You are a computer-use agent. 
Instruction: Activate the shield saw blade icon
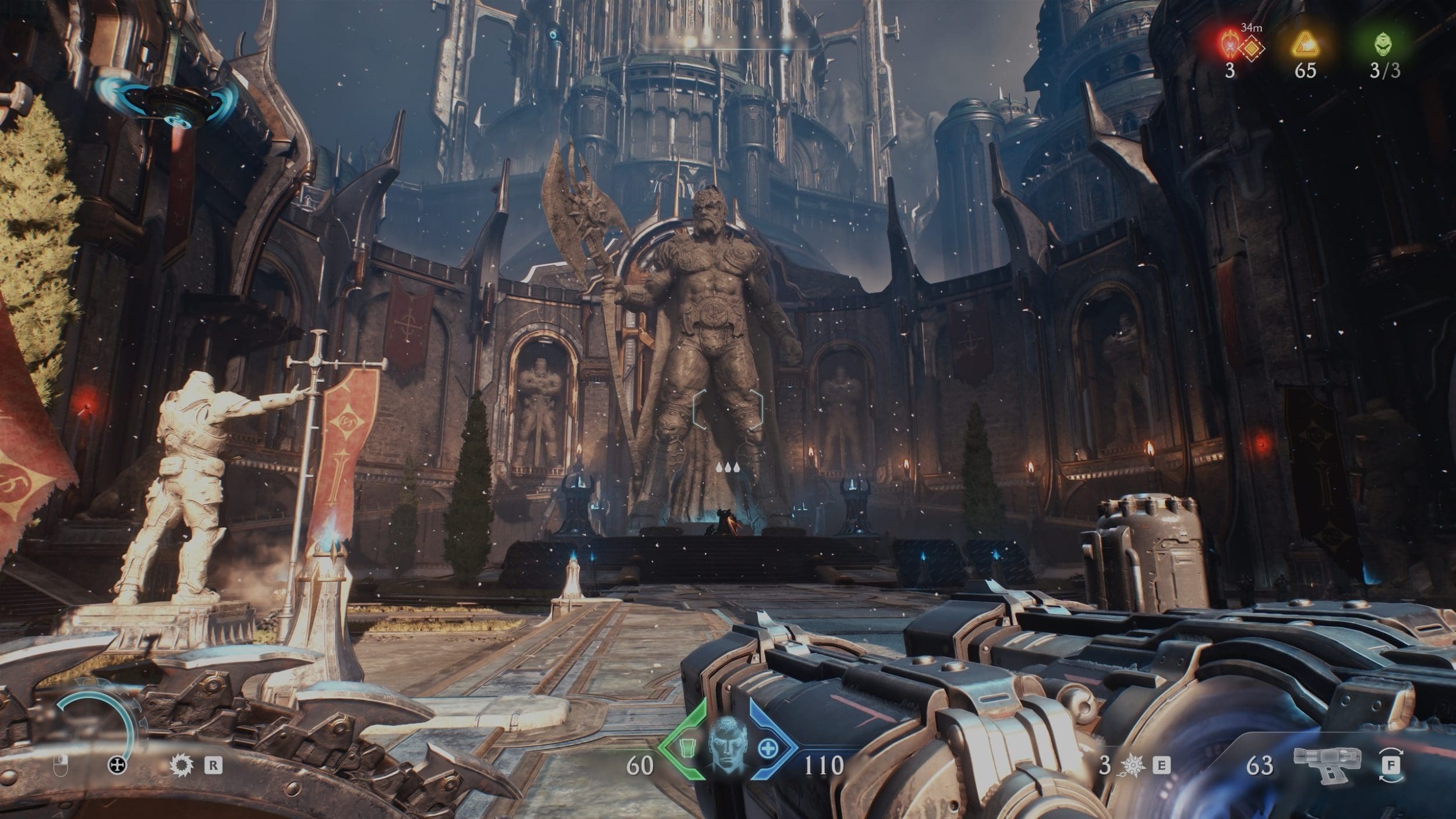179,765
